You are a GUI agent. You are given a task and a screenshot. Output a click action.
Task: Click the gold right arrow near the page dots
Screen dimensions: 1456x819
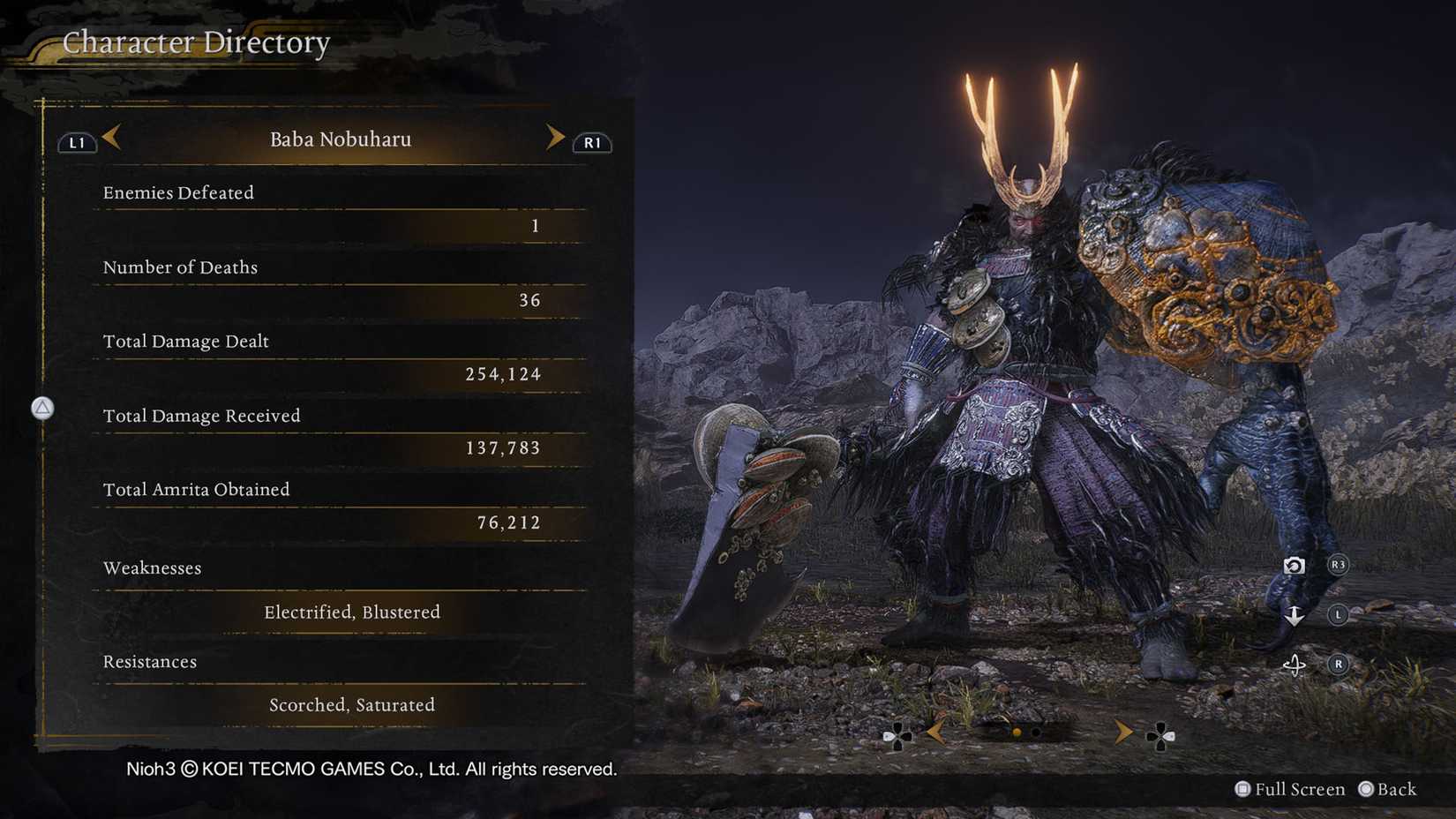point(1124,733)
